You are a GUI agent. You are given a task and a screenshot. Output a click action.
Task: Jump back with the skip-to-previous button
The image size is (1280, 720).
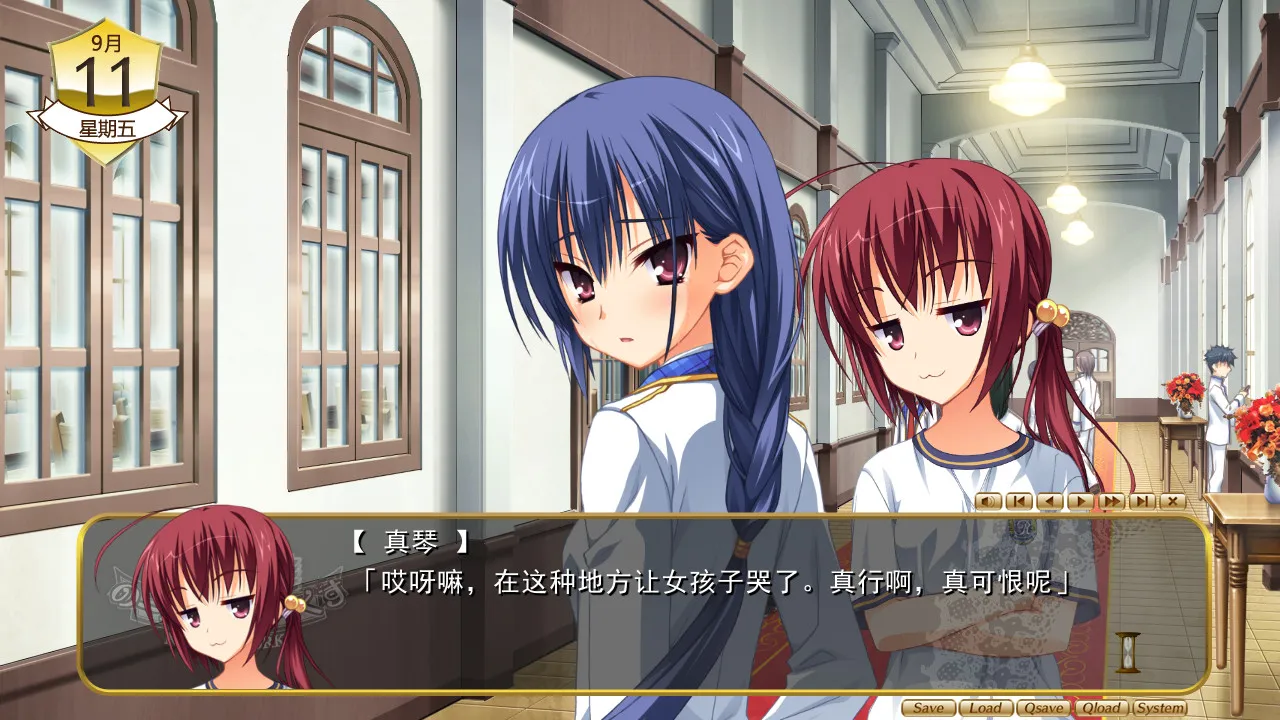pos(1018,501)
